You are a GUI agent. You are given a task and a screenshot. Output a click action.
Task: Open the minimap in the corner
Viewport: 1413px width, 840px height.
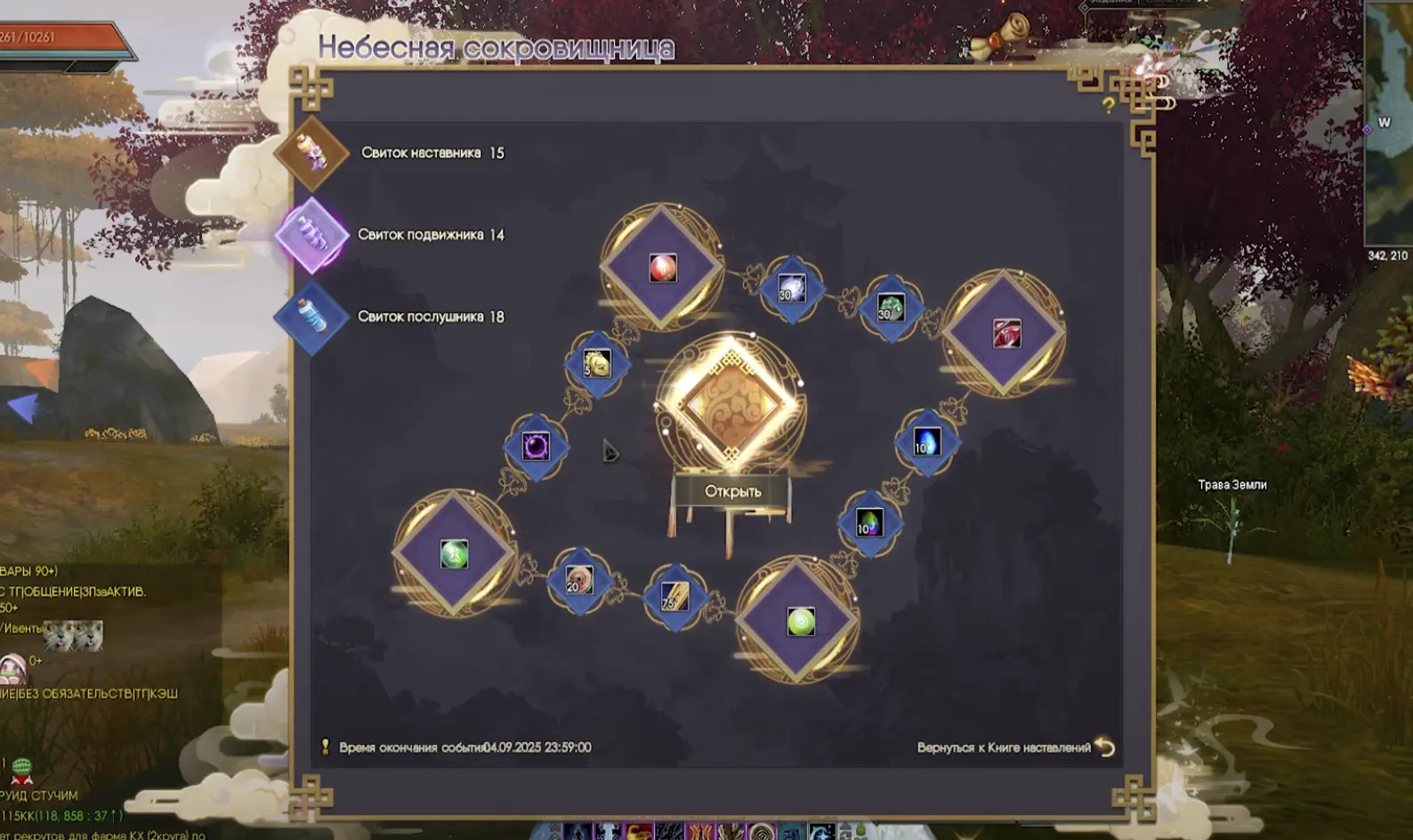tap(1388, 125)
